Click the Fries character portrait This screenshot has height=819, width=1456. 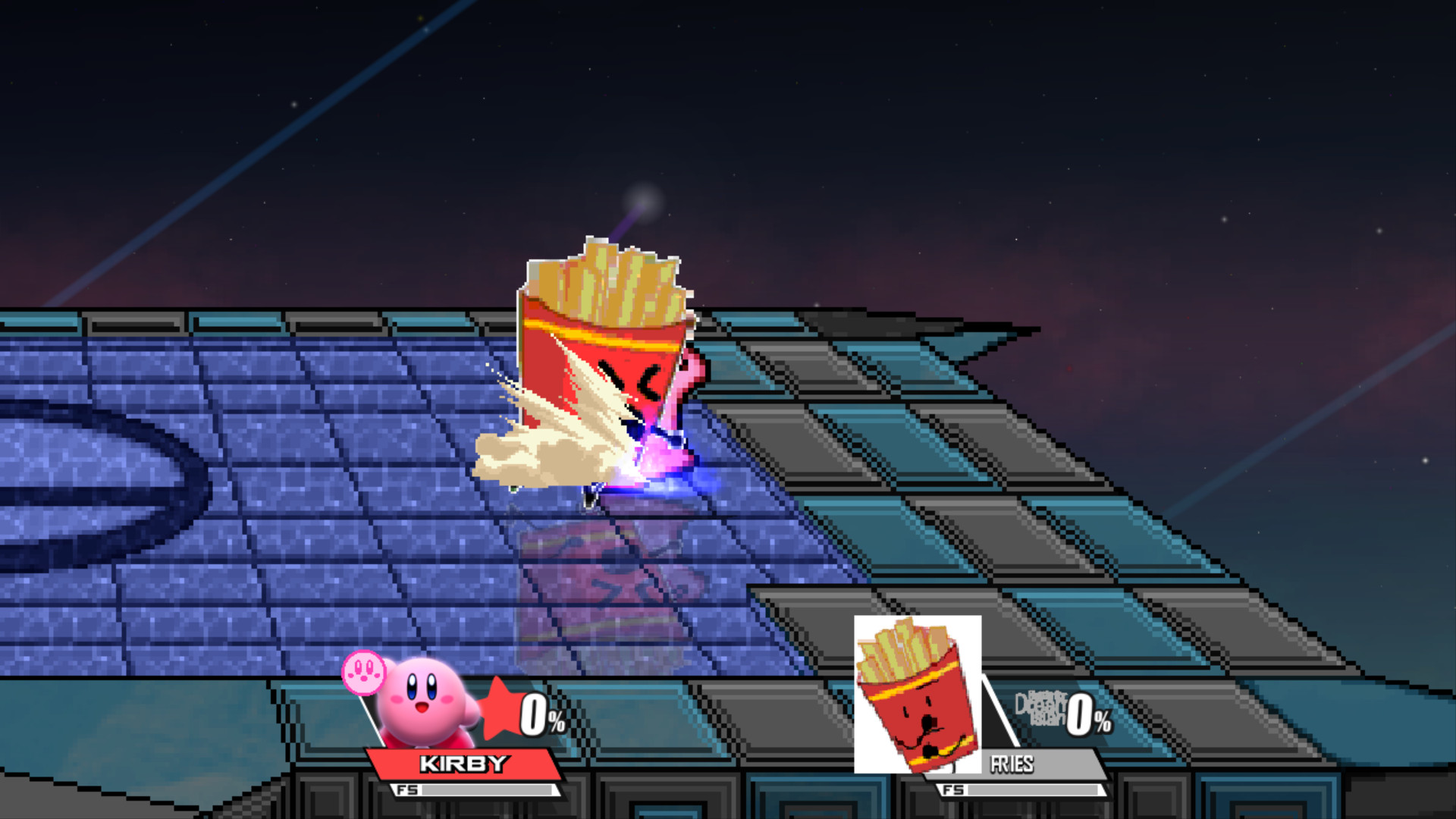(918, 692)
